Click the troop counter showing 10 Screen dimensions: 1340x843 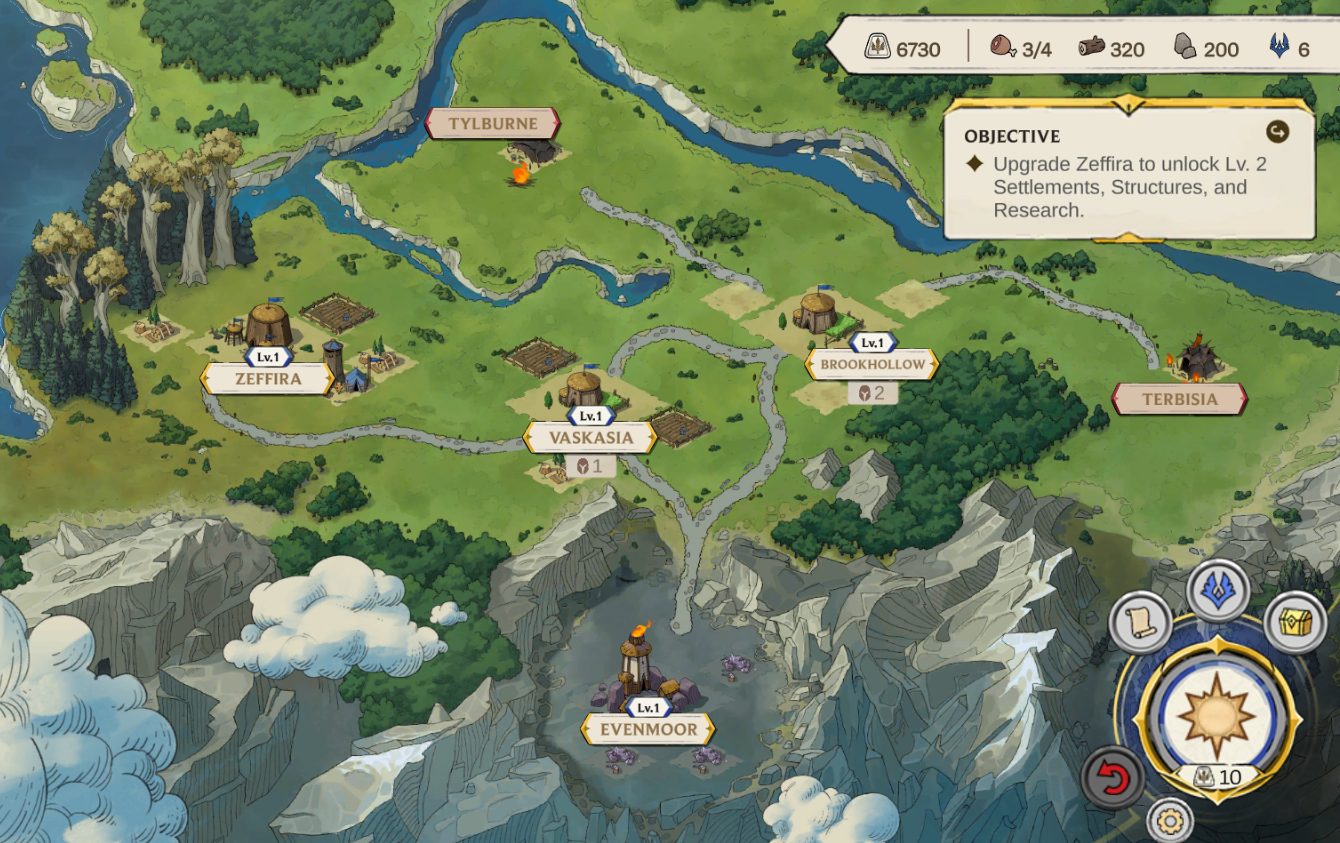[1218, 776]
